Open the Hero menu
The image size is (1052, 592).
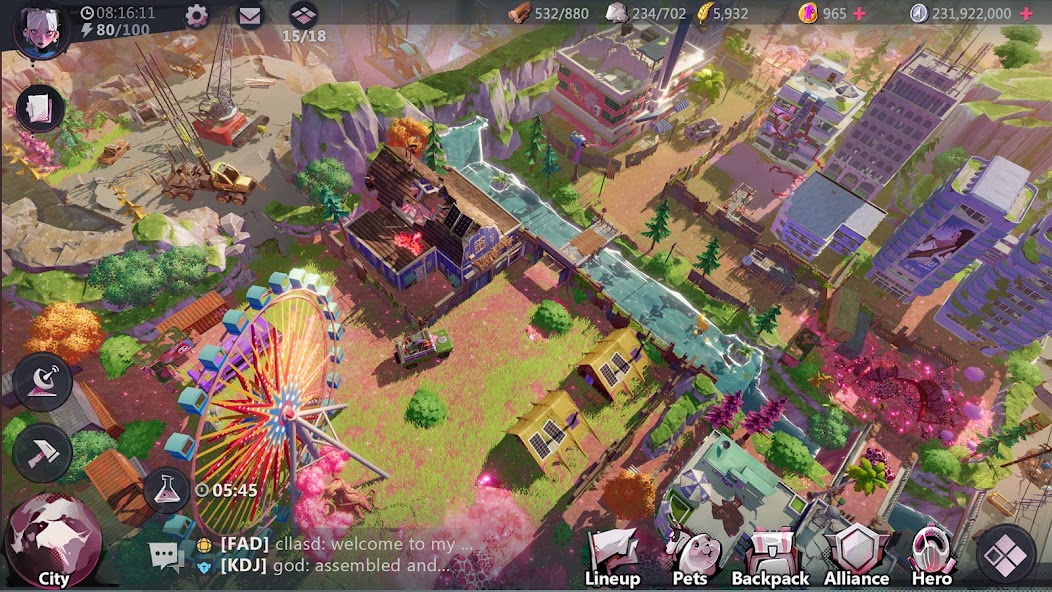930,557
